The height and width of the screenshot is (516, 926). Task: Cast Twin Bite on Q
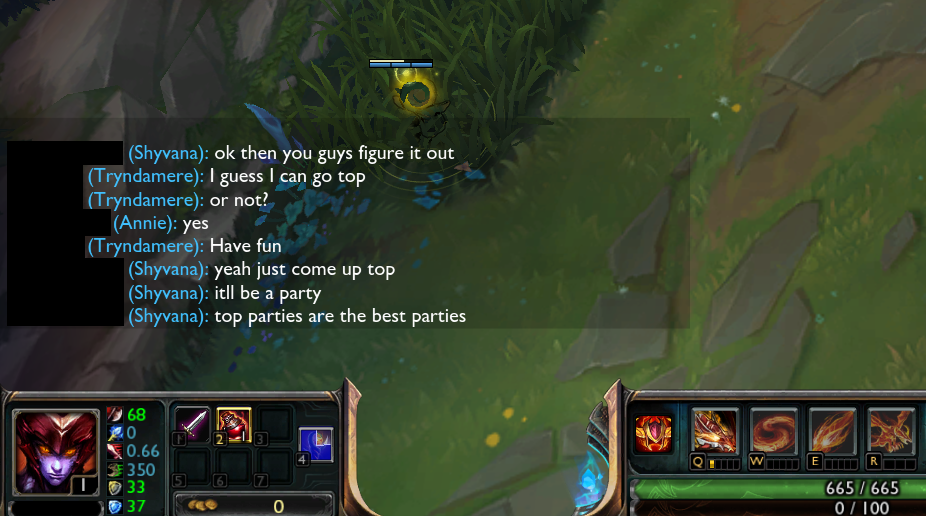pyautogui.click(x=714, y=431)
